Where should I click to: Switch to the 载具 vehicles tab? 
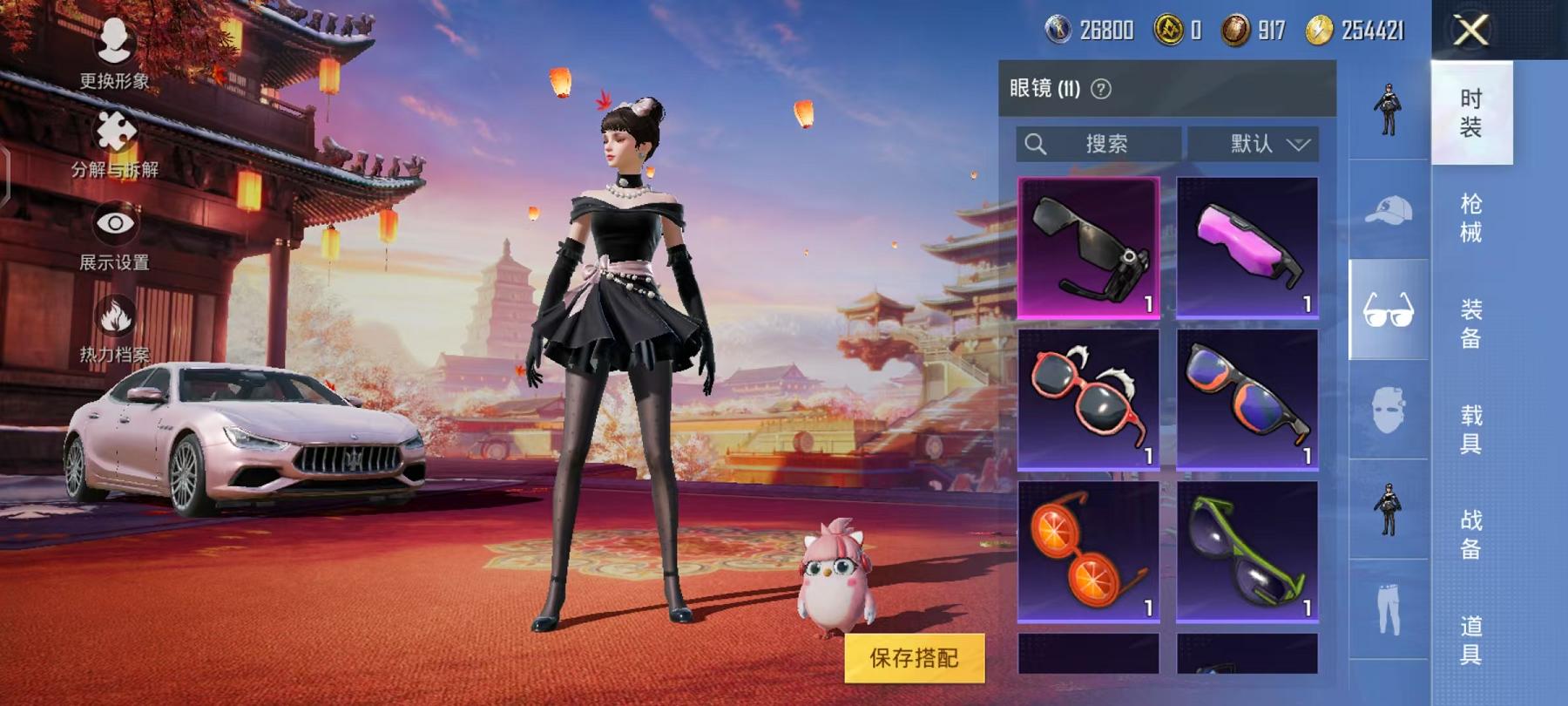click(1471, 429)
